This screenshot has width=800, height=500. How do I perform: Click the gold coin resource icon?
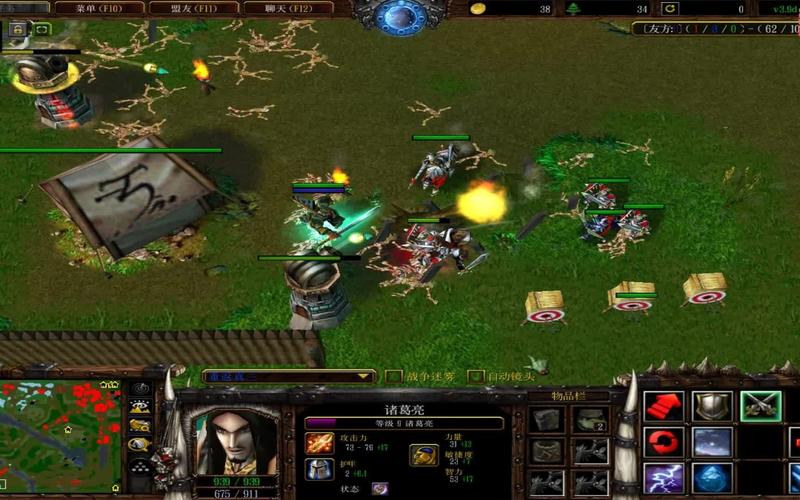click(479, 9)
